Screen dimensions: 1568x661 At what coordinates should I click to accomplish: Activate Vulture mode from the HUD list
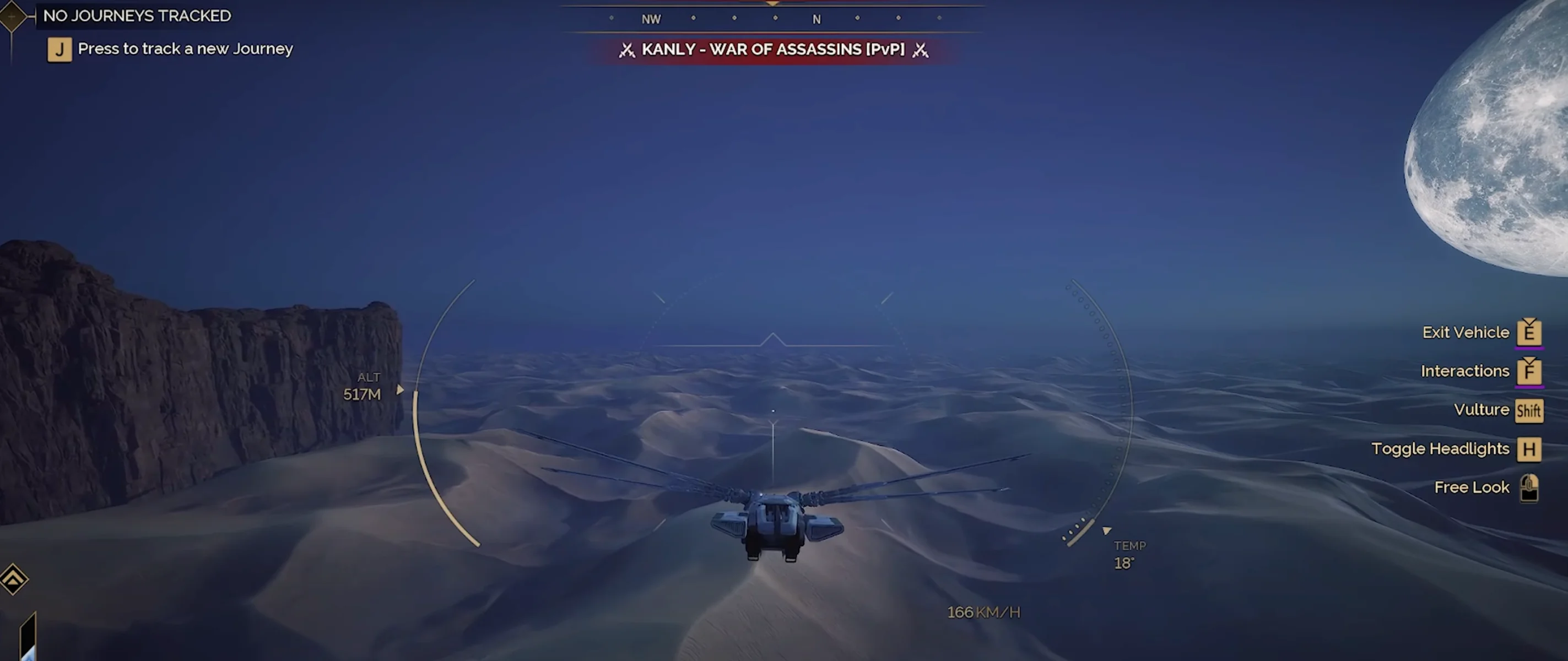(x=1482, y=410)
